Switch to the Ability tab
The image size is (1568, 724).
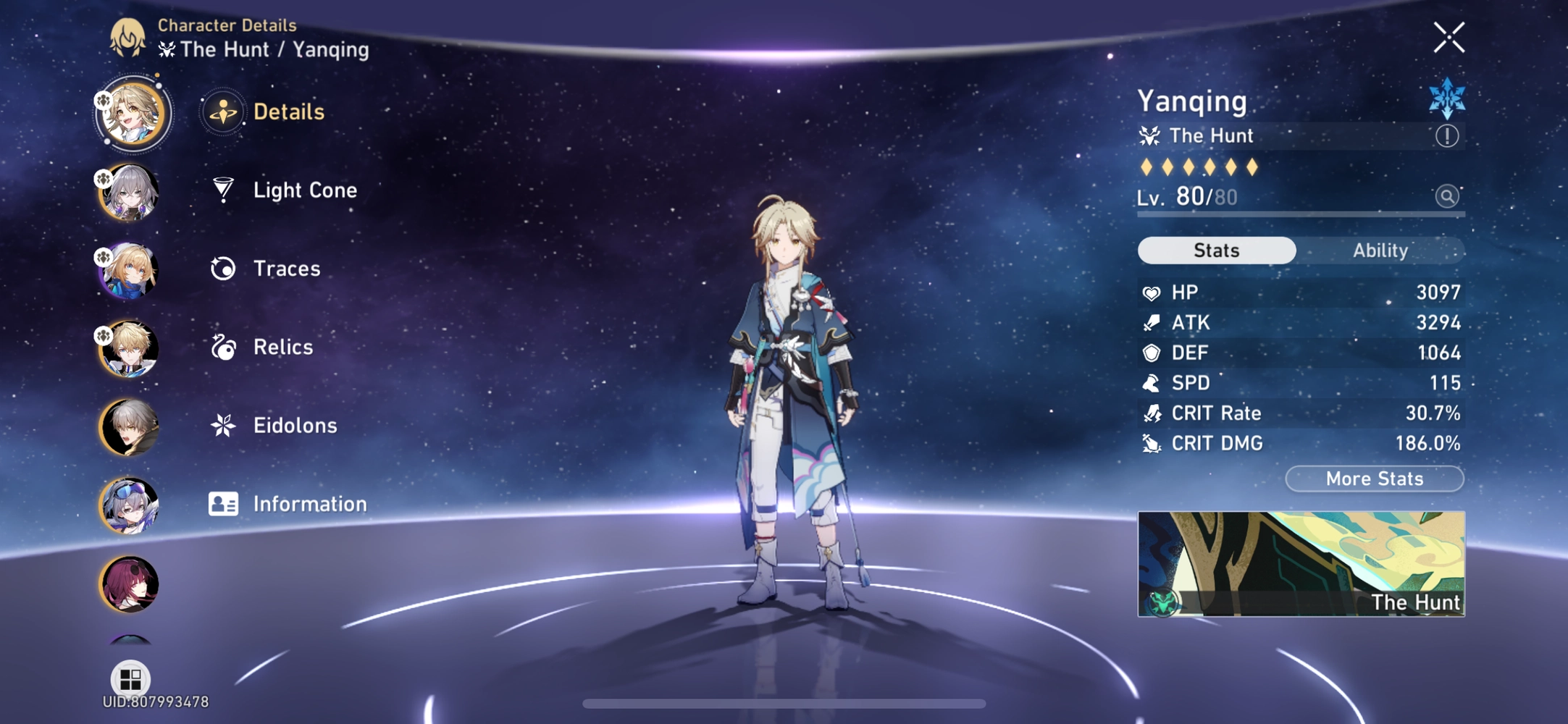coord(1380,250)
